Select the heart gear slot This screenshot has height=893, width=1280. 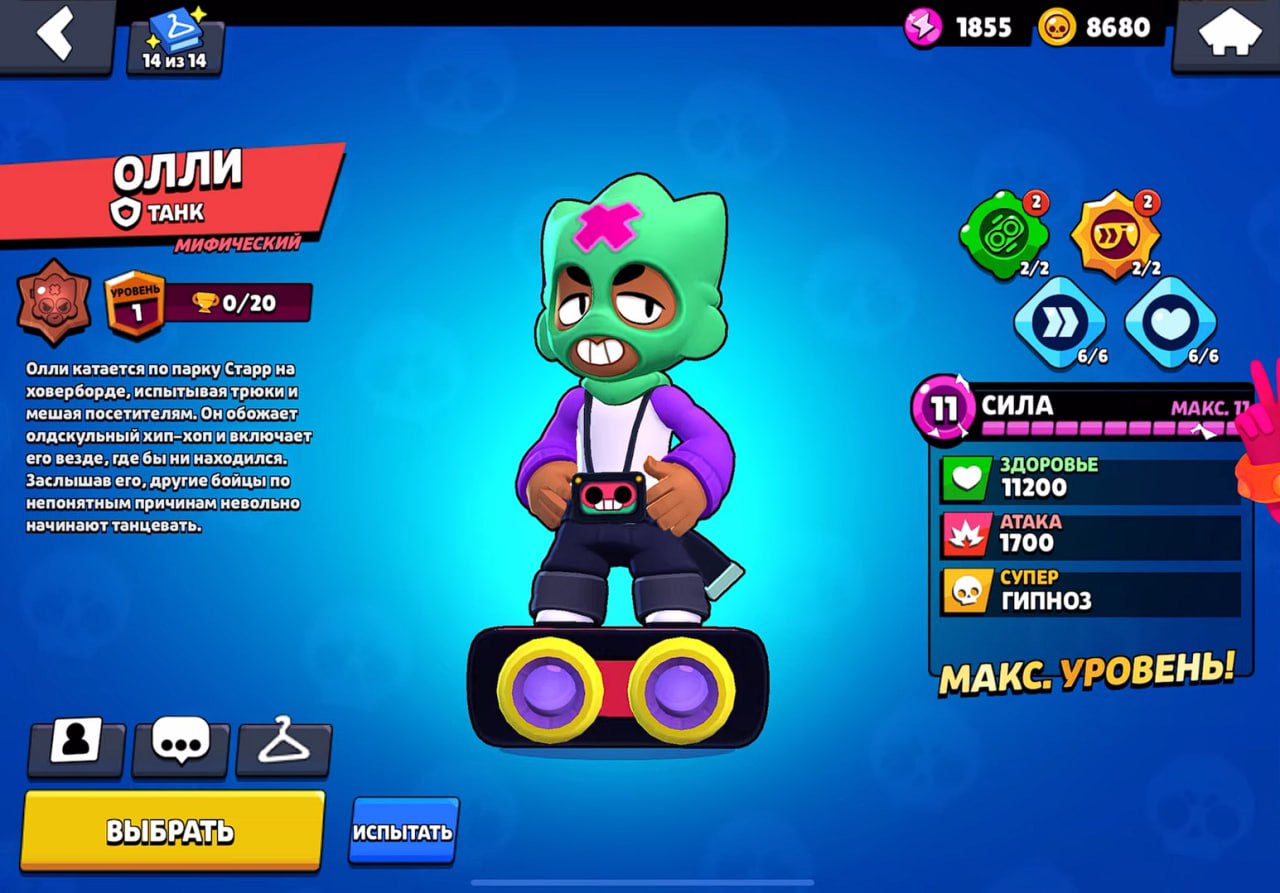[x=1170, y=322]
